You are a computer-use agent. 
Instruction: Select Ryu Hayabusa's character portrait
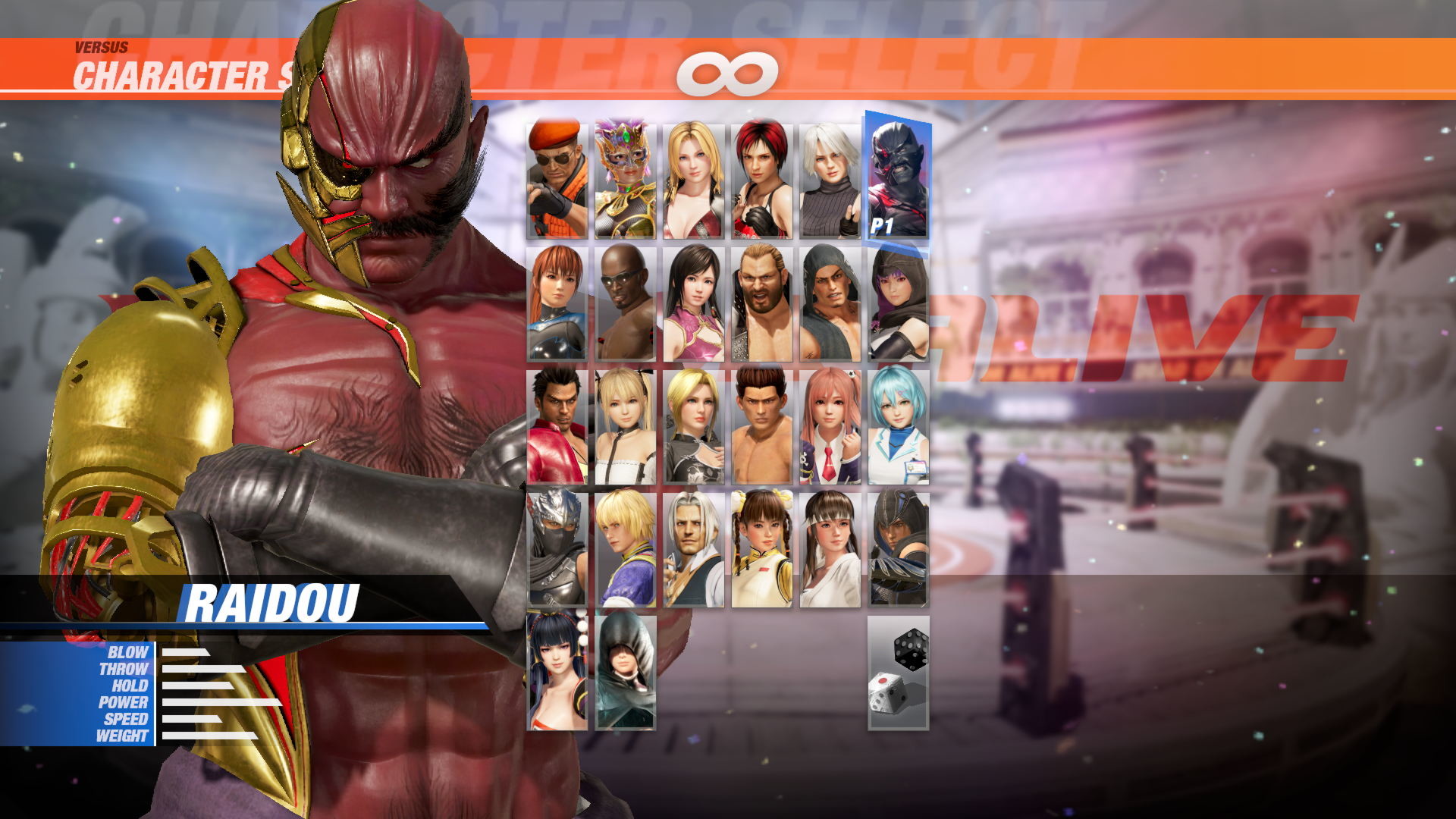coord(557,550)
